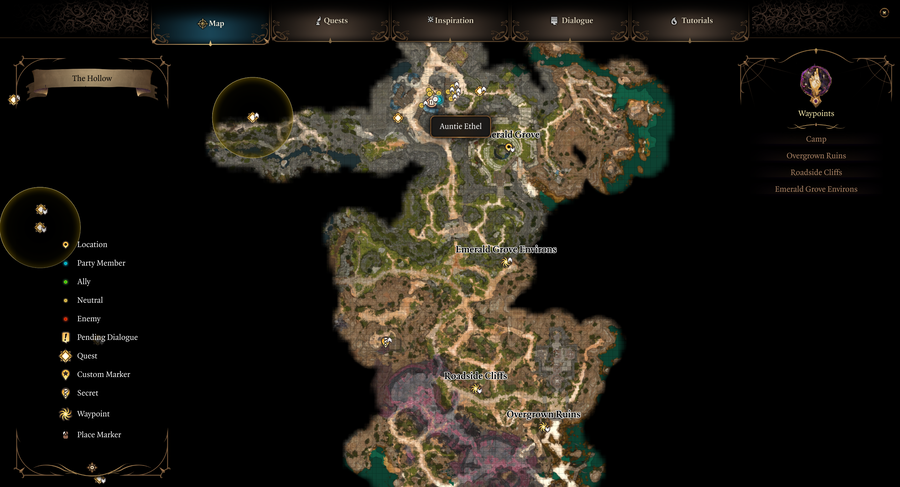Toggle the Waypoint entry in the legend
The image size is (900, 487).
coord(92,414)
